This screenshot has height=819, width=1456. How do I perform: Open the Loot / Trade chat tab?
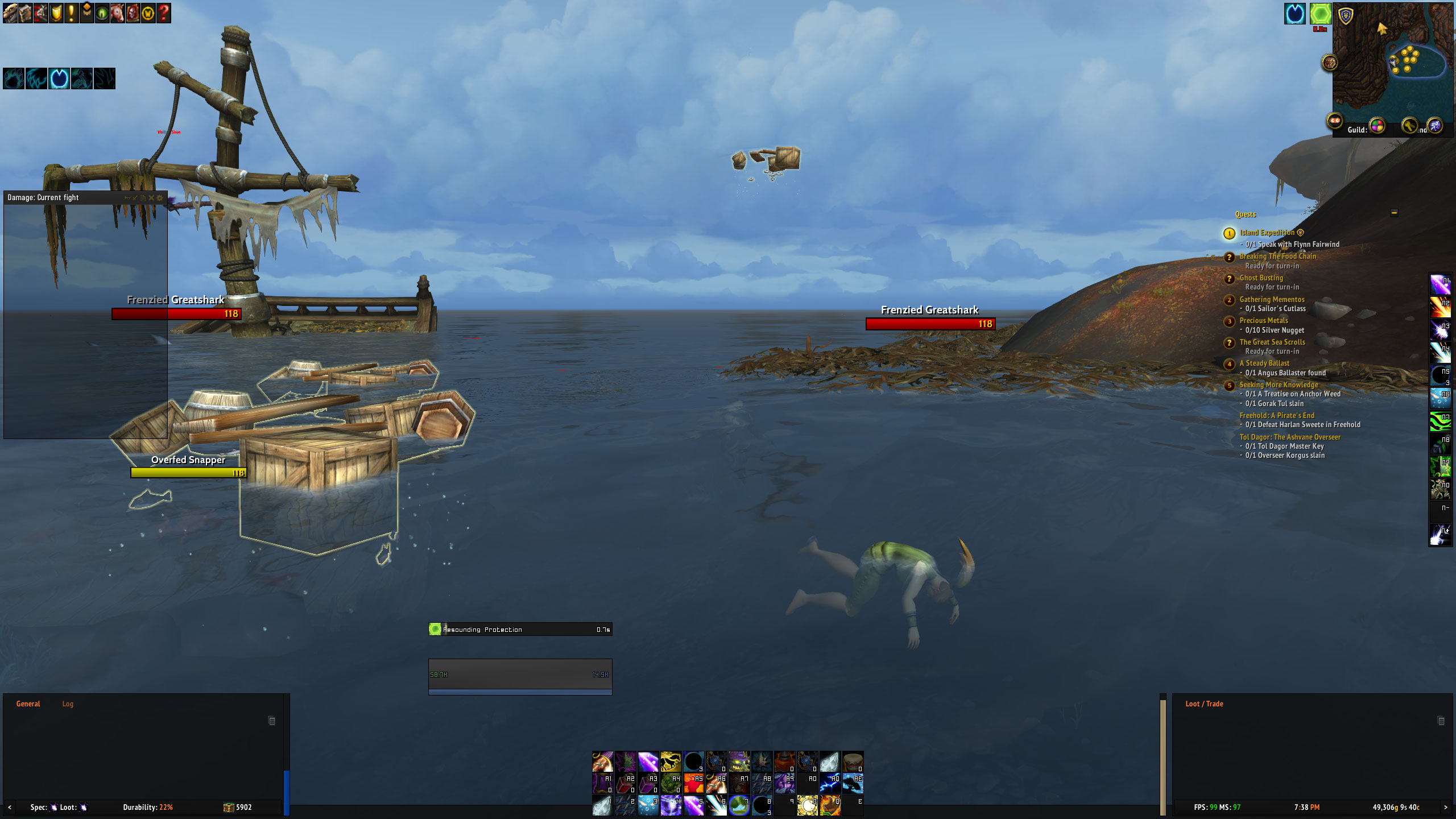click(1204, 704)
